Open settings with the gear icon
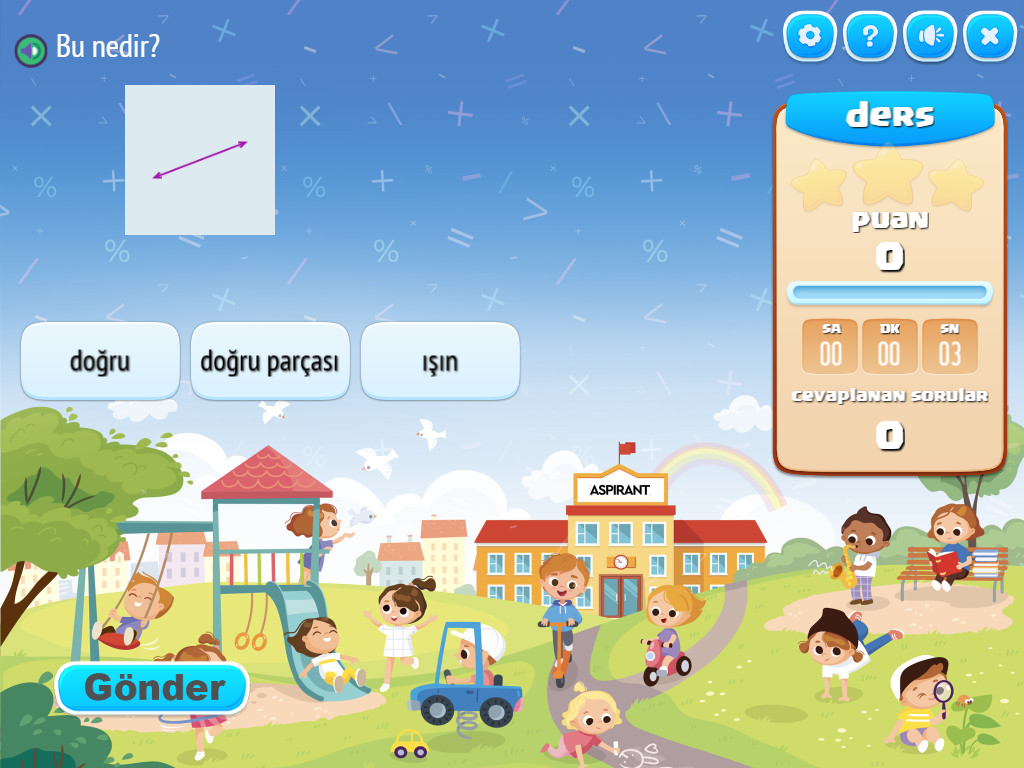This screenshot has width=1024, height=768. (809, 37)
